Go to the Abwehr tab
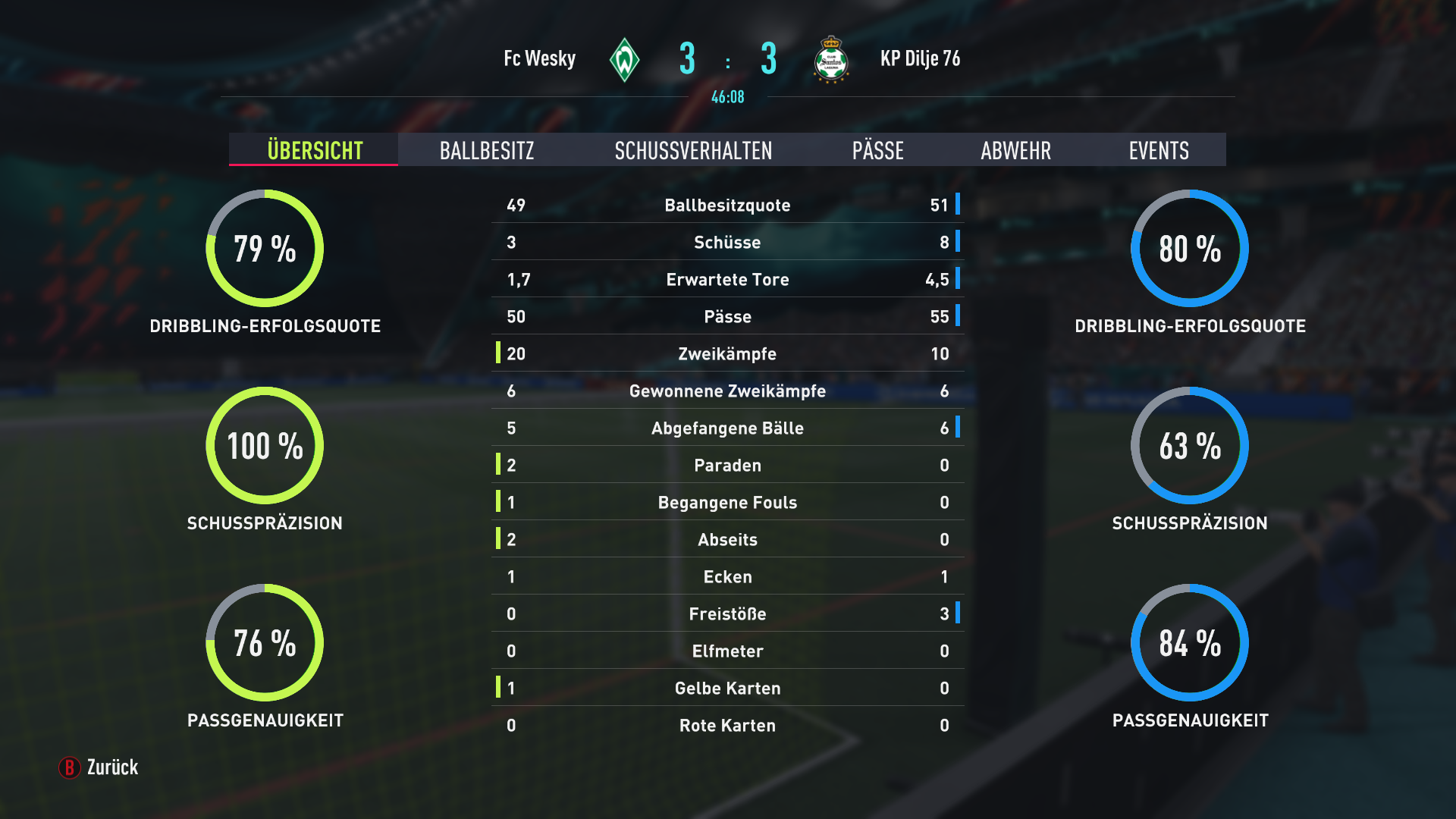The image size is (1456, 819). (x=1015, y=150)
